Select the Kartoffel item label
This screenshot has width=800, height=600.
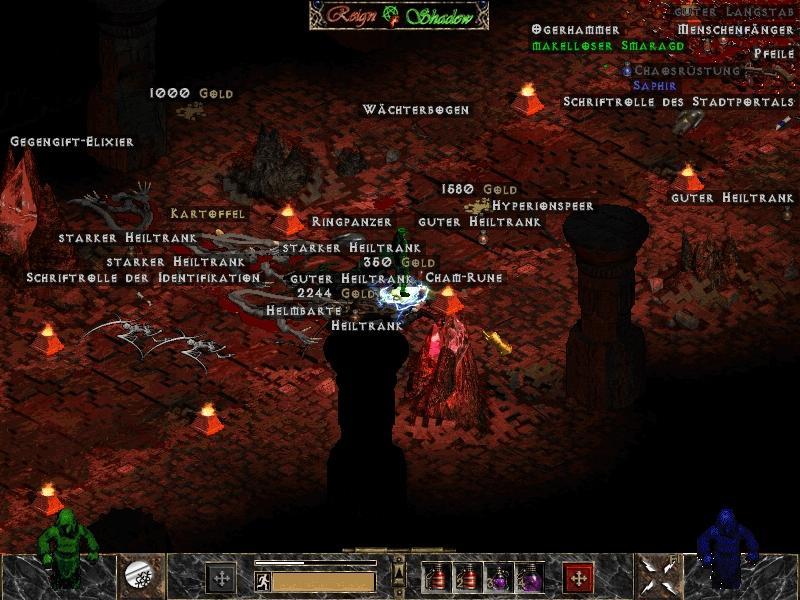click(x=207, y=213)
